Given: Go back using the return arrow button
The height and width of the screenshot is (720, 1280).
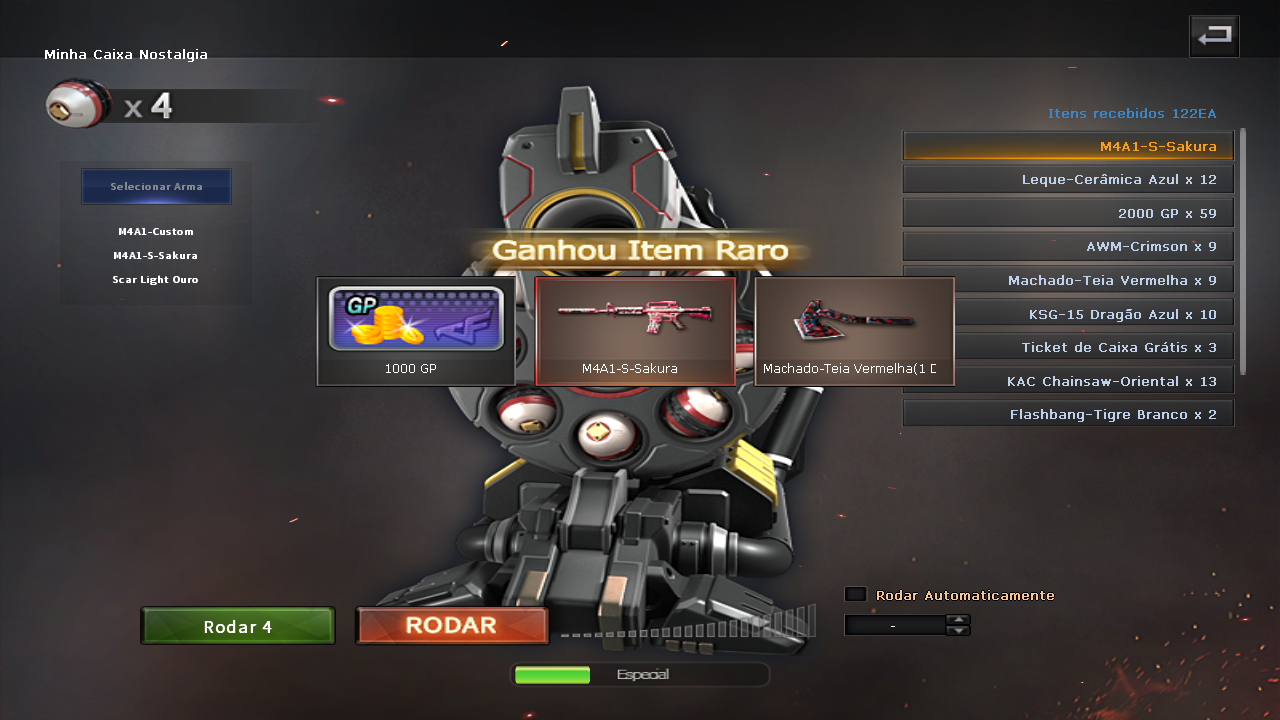Looking at the screenshot, I should pyautogui.click(x=1214, y=36).
